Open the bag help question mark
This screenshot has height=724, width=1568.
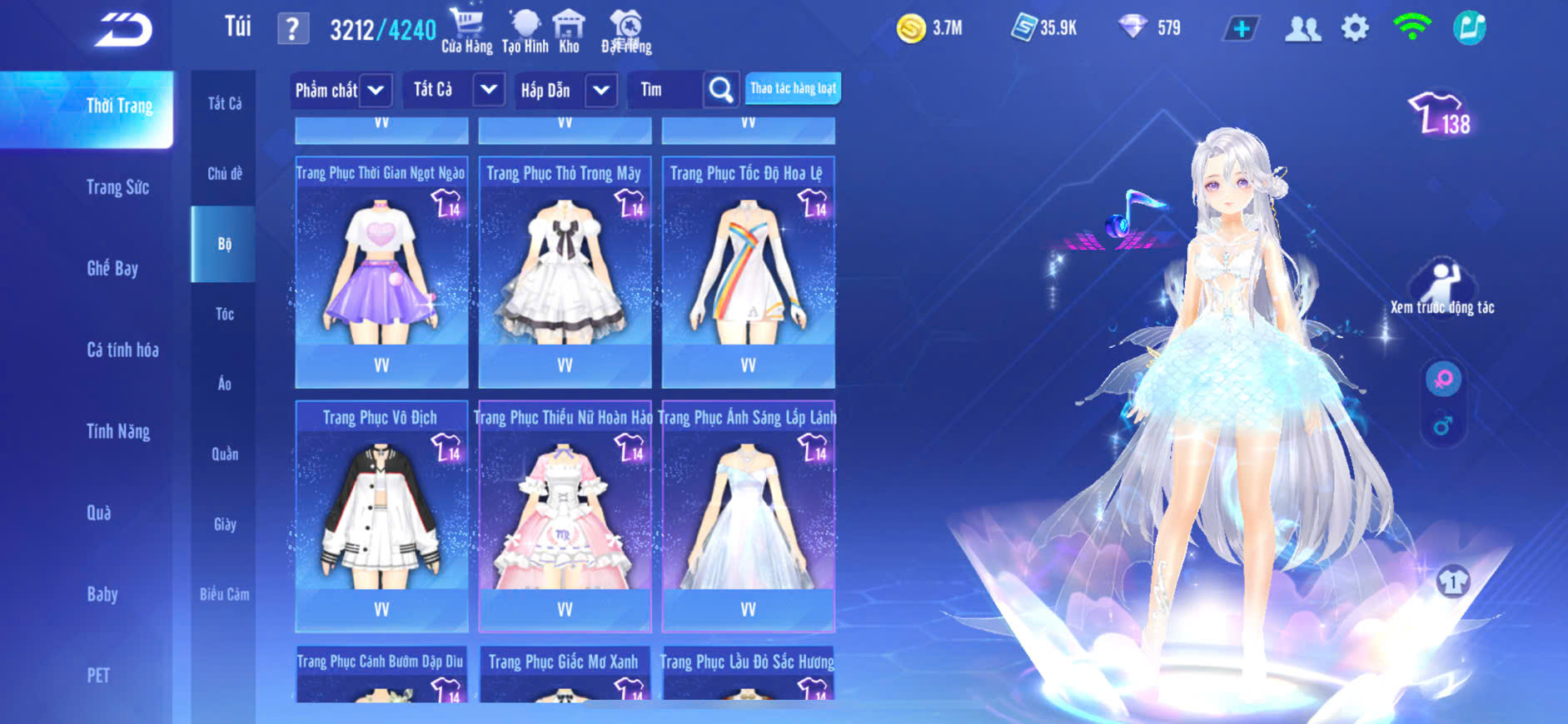pos(292,29)
